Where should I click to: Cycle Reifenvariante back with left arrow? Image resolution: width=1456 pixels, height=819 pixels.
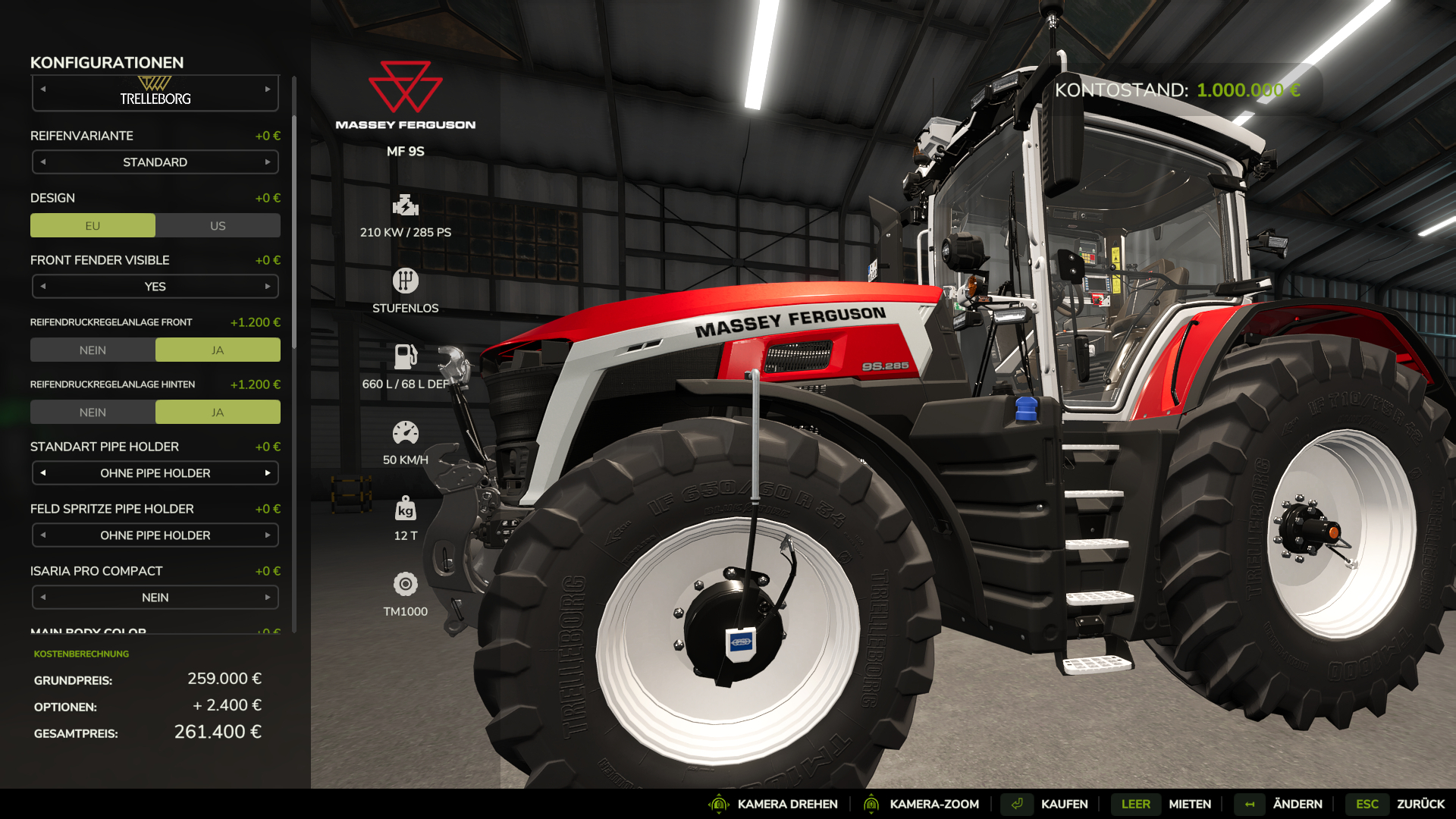(43, 162)
